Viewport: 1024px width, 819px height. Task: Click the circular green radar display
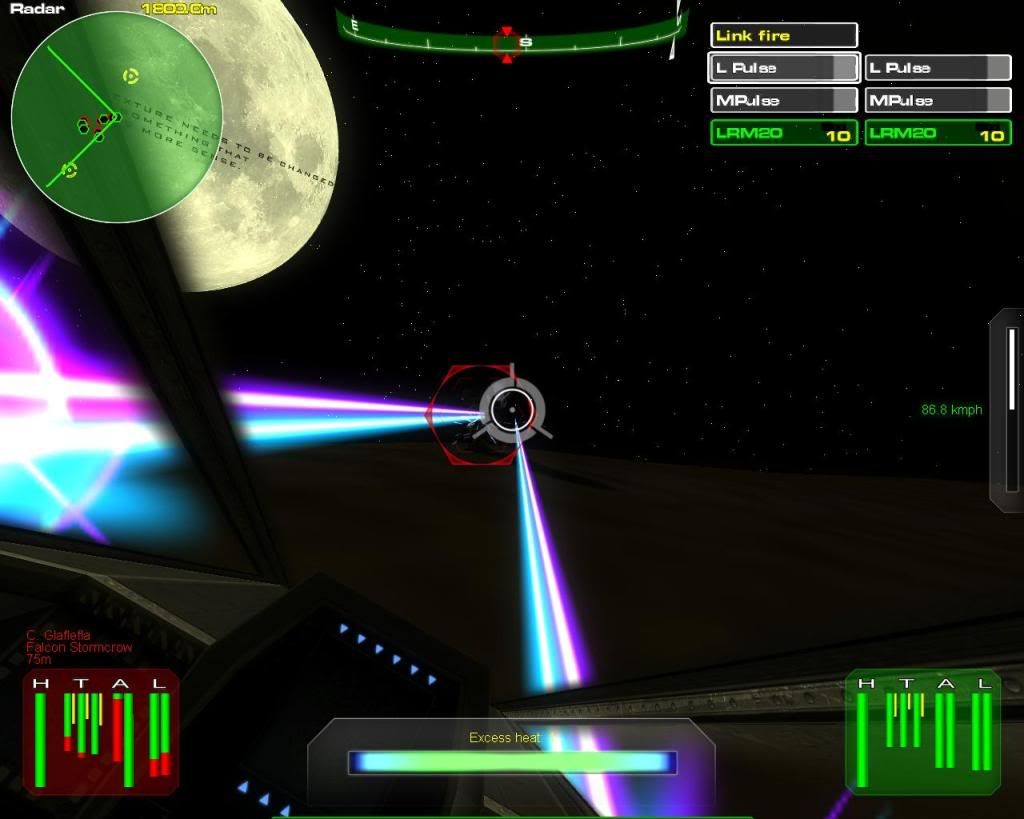[x=115, y=116]
